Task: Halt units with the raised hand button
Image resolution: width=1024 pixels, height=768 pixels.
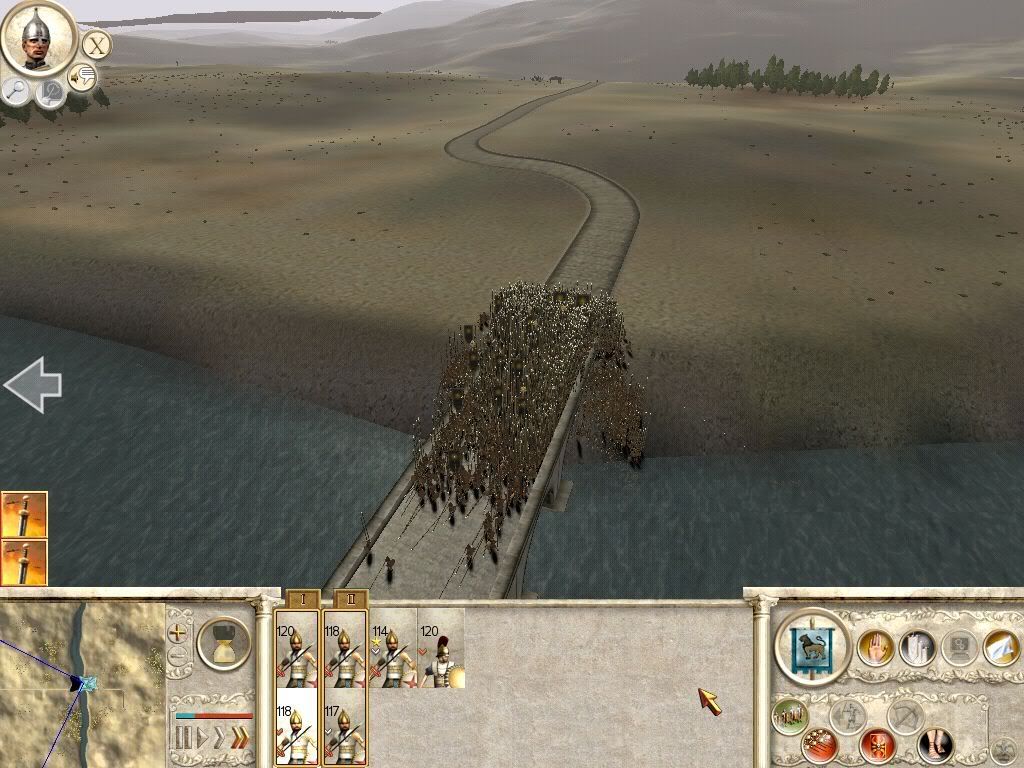Action: click(x=875, y=647)
